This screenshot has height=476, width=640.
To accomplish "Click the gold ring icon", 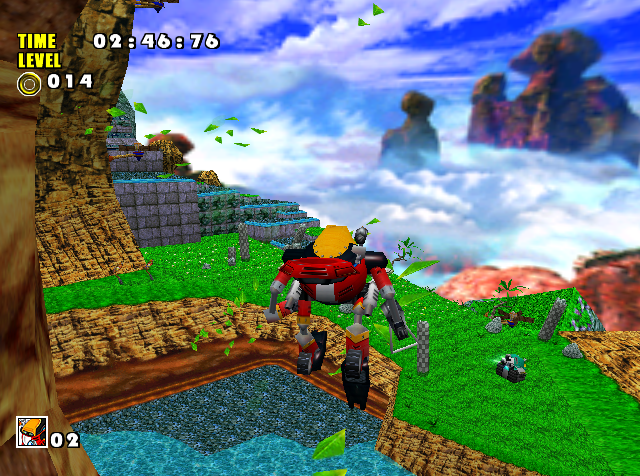I will point(28,82).
